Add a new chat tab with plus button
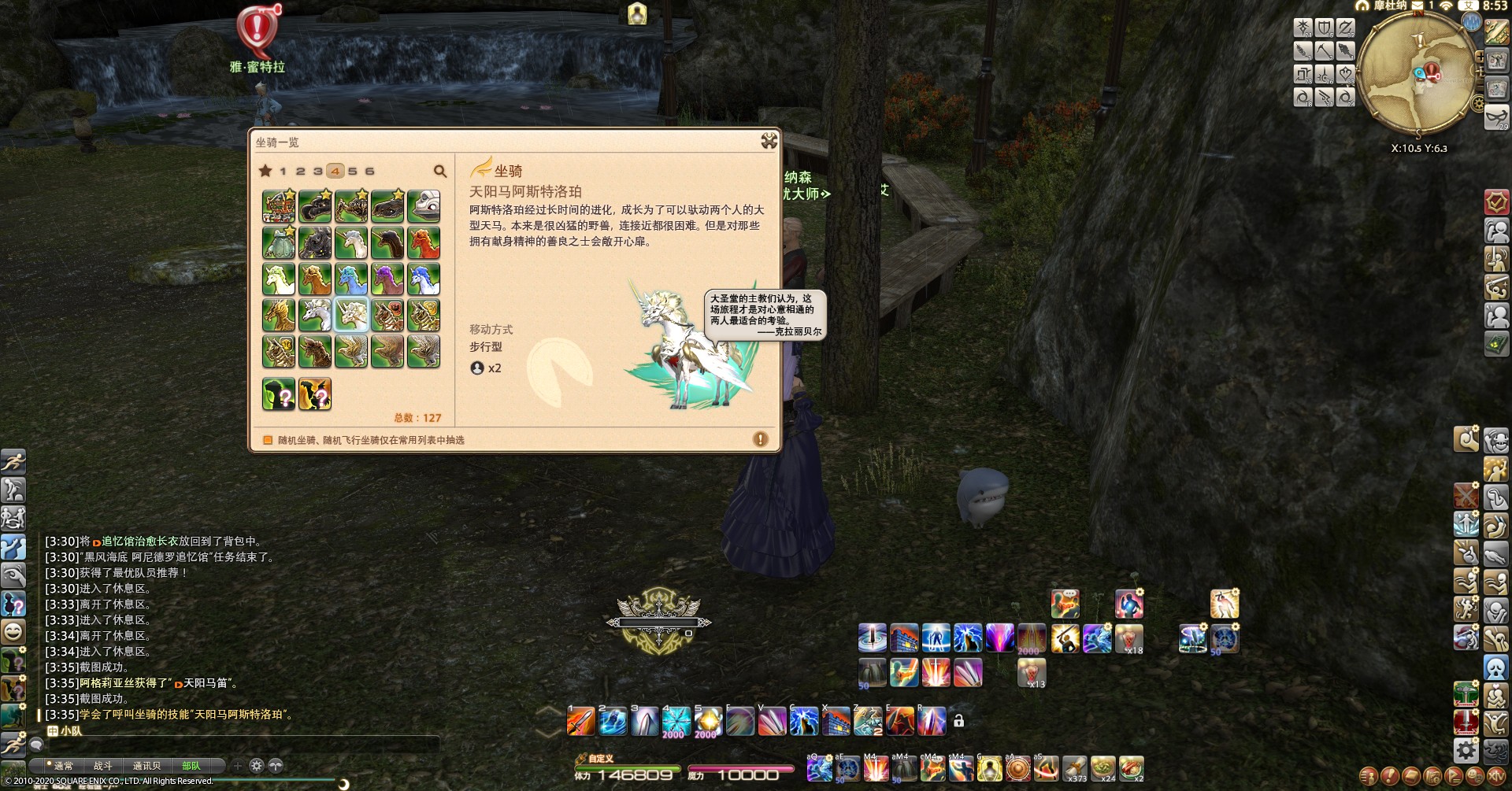Viewport: 1512px width, 791px height. [238, 765]
